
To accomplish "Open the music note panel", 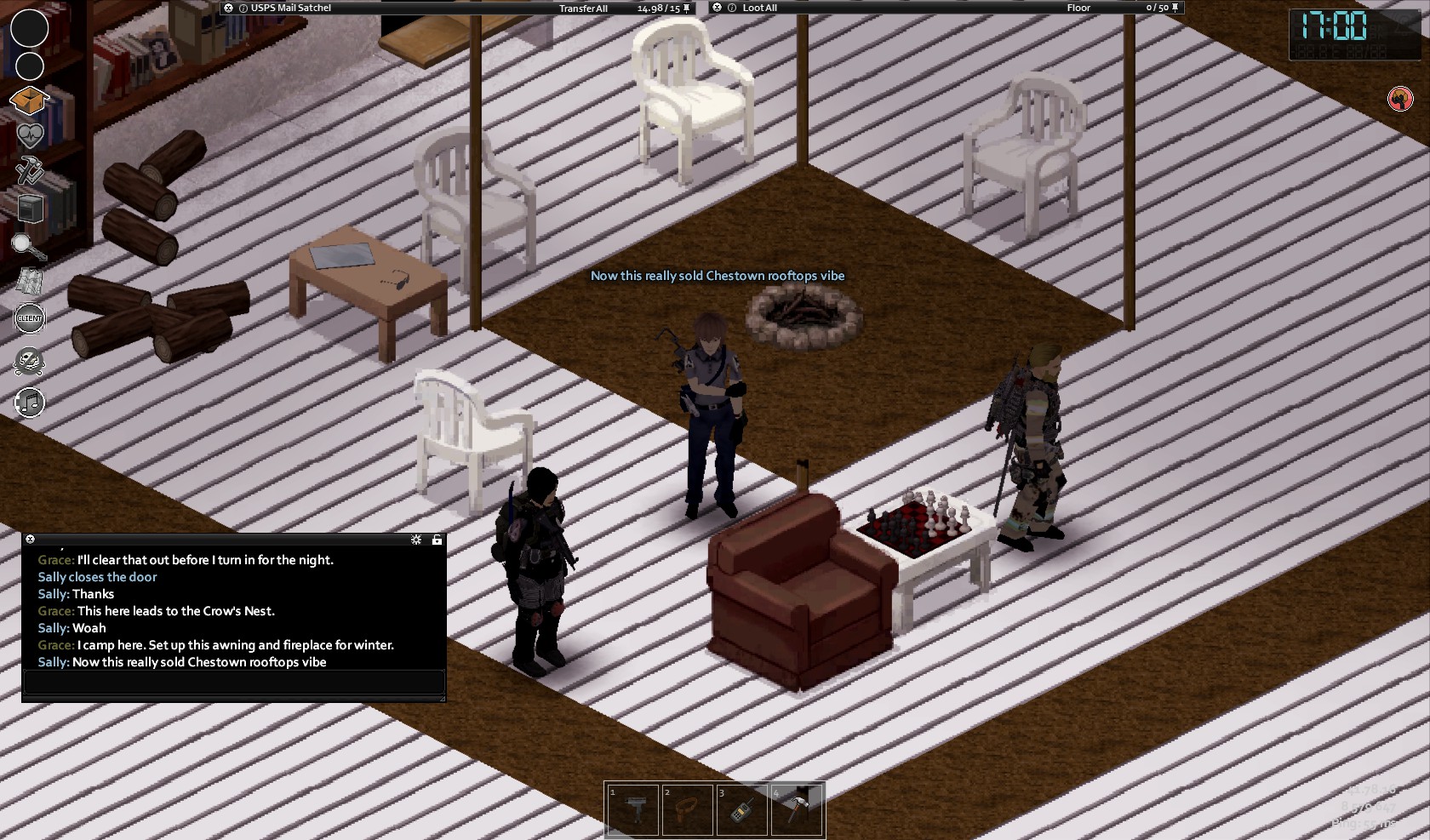I will [x=30, y=403].
